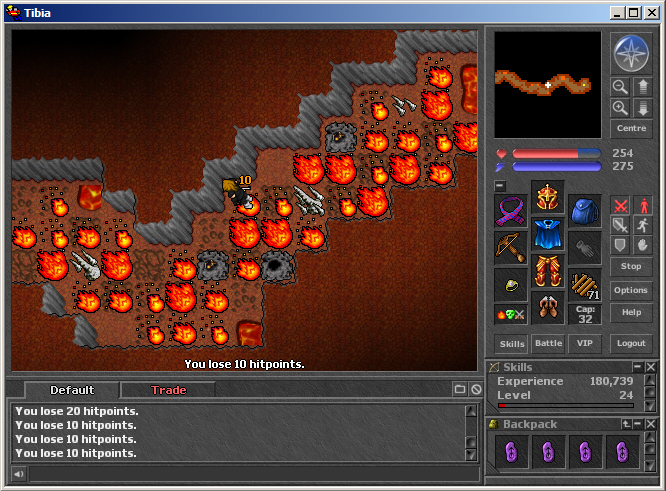Click the Stop button
Screen dimensions: 666x491
click(631, 267)
